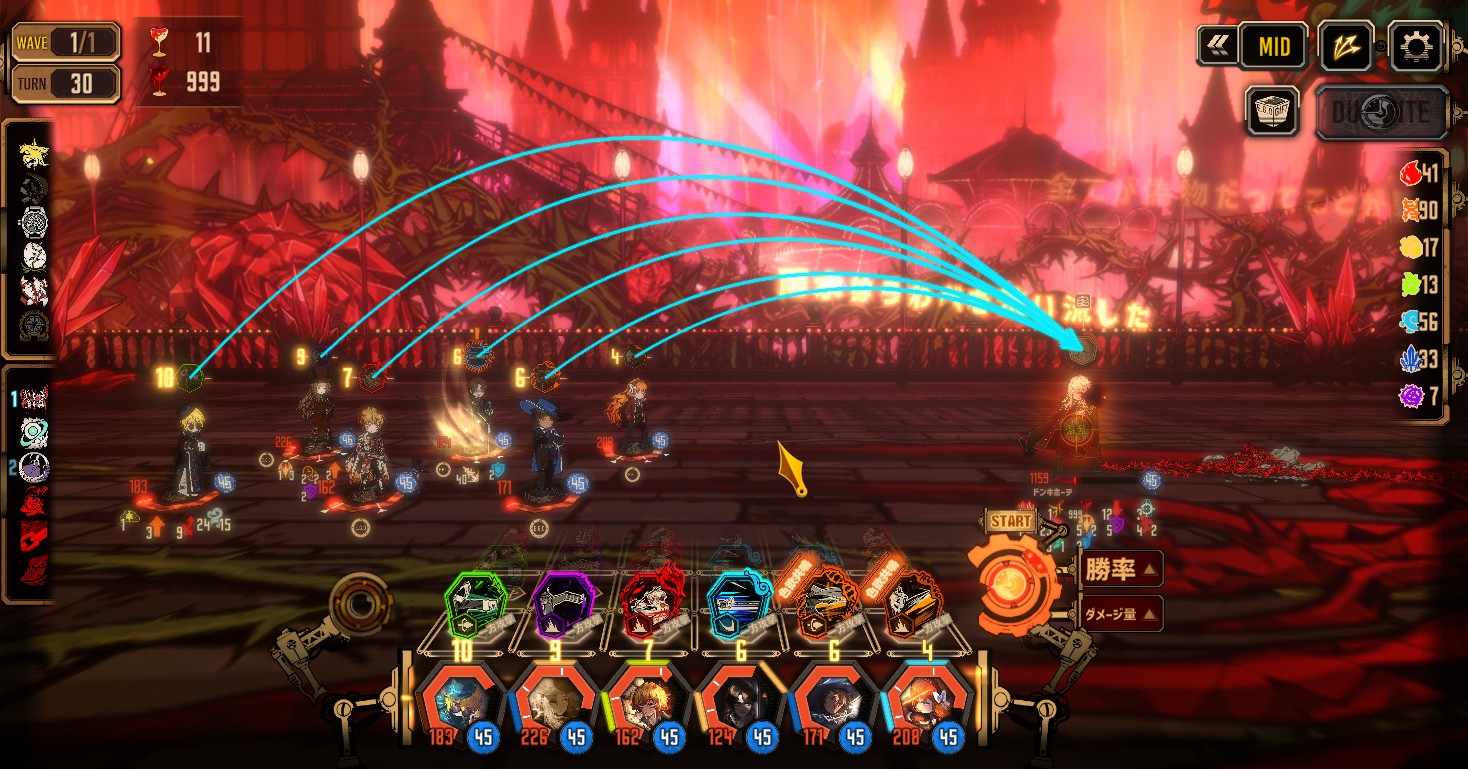
Task: Click the round dial left of the skill row
Action: (357, 603)
